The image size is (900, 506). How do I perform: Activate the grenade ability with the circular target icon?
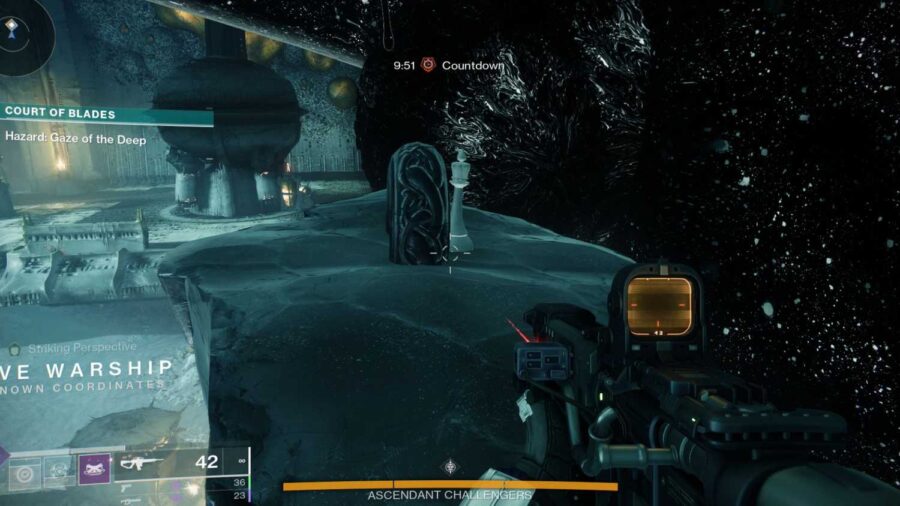[x=23, y=469]
